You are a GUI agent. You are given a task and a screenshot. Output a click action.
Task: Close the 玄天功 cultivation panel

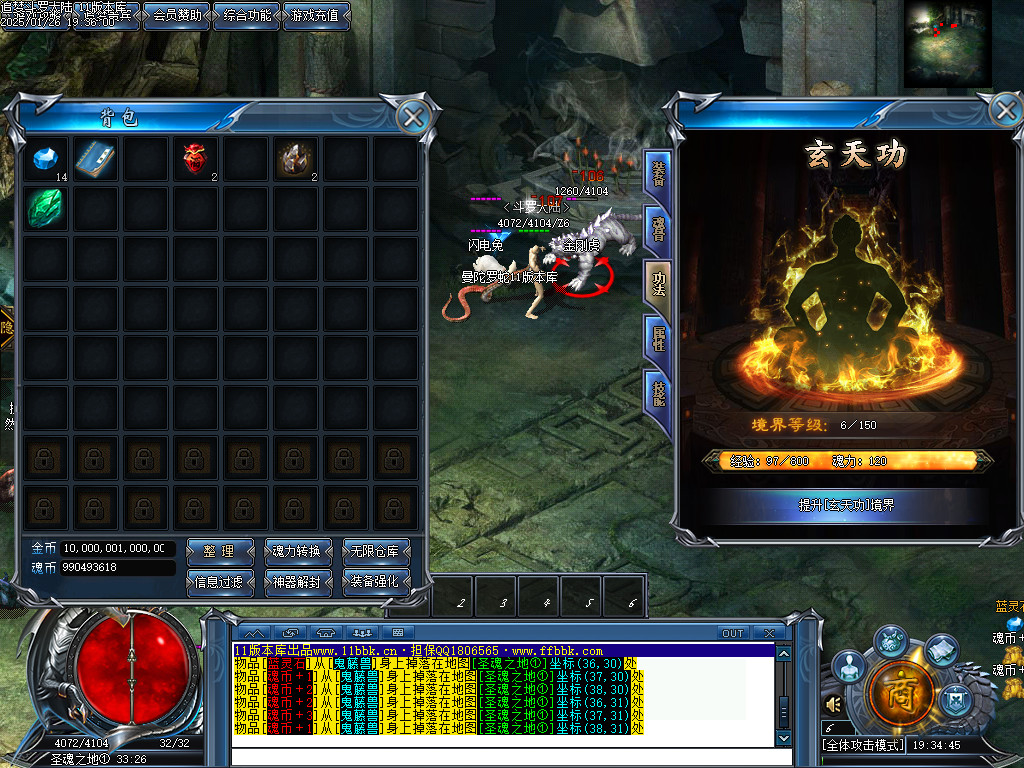(1005, 109)
